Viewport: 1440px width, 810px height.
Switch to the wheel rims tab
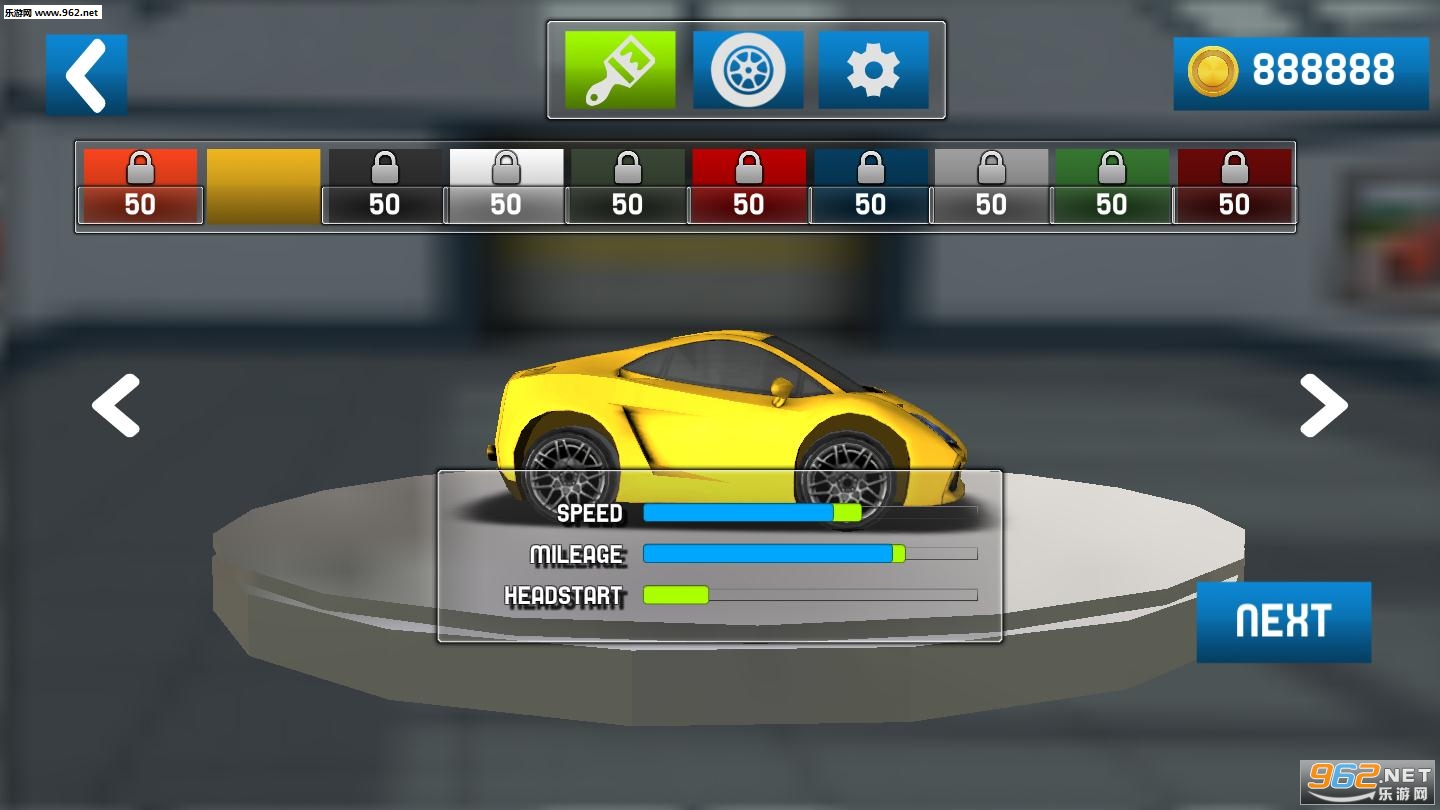748,69
